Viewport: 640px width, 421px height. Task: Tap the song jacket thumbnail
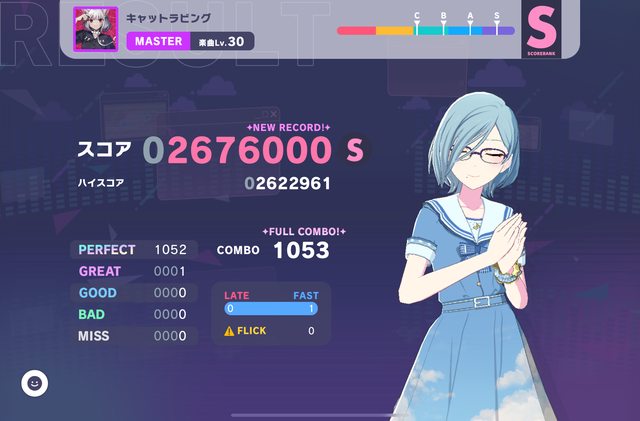(96, 29)
